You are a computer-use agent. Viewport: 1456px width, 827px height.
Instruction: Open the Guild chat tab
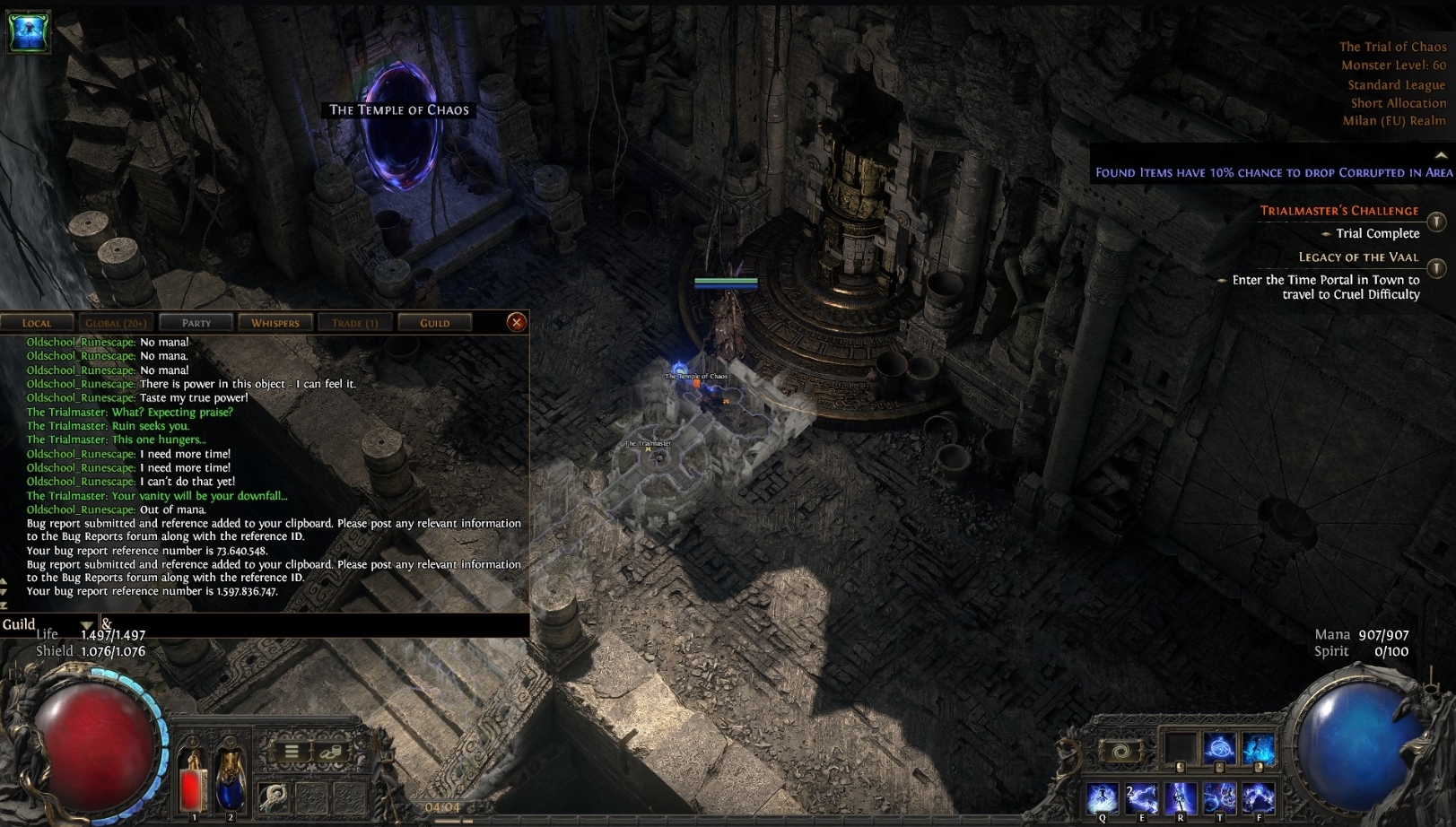point(434,323)
